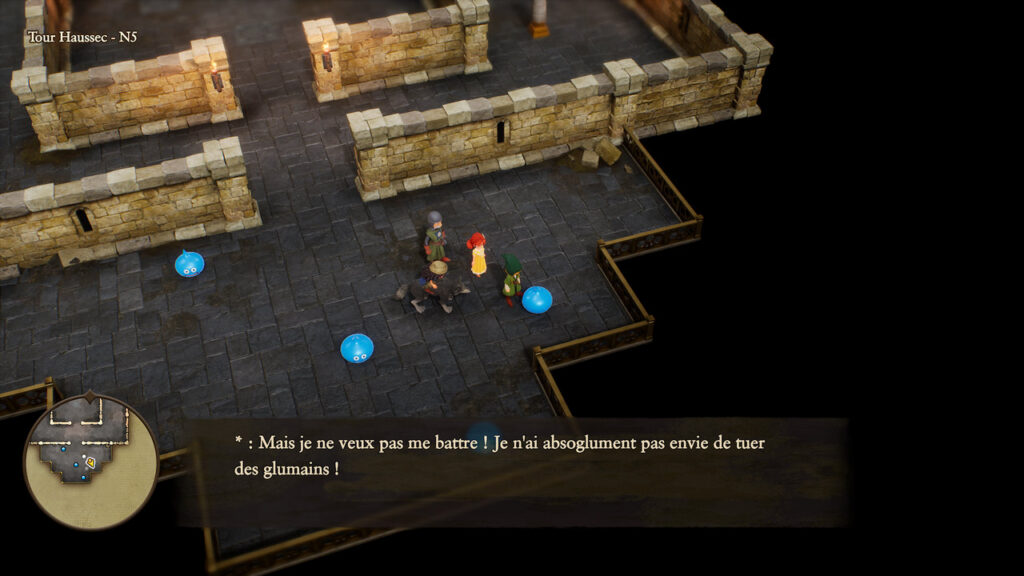This screenshot has width=1024, height=576.
Task: Open the circular dungeon minimap
Action: click(91, 462)
